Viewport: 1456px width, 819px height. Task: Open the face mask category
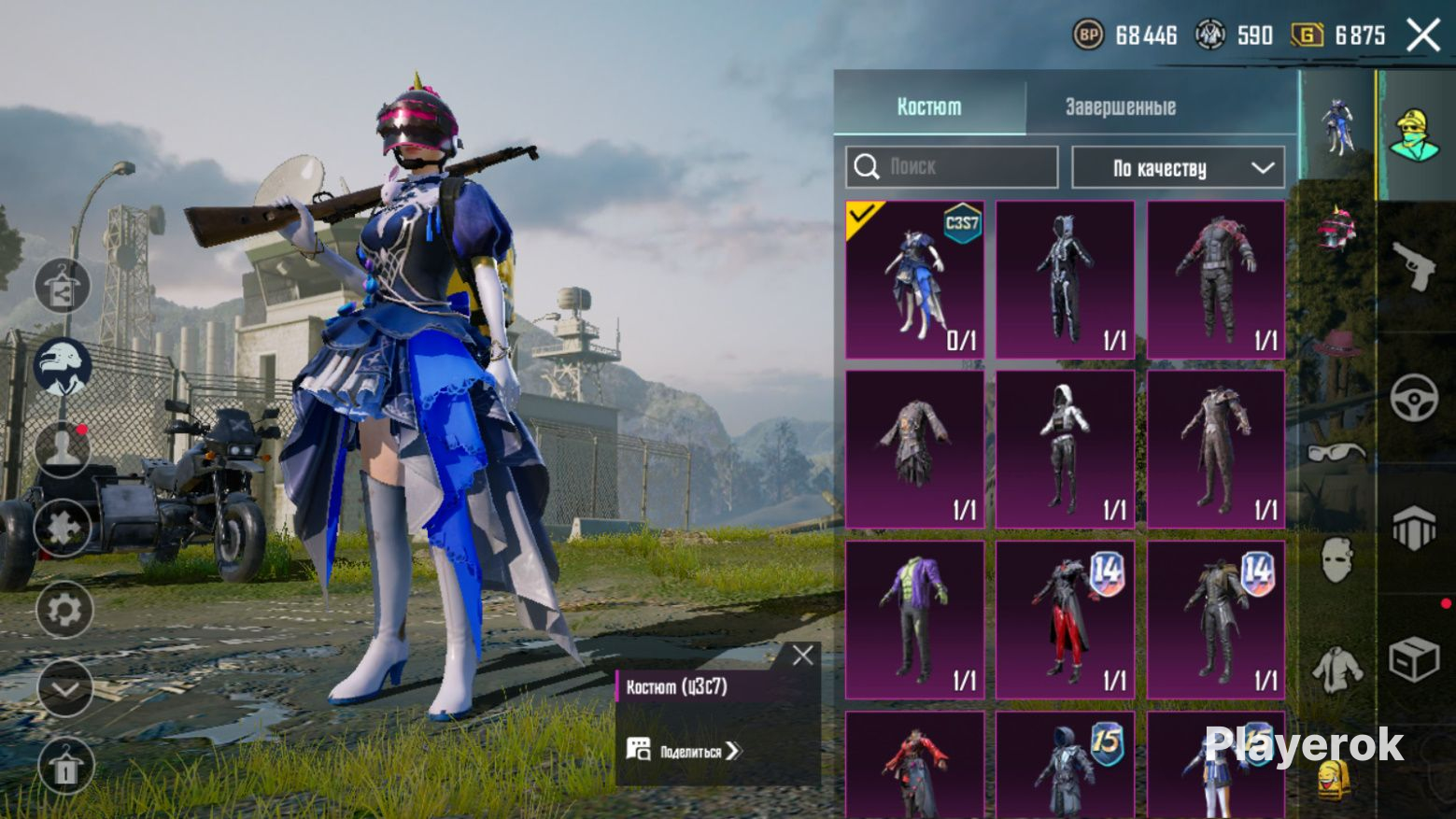(x=1336, y=560)
